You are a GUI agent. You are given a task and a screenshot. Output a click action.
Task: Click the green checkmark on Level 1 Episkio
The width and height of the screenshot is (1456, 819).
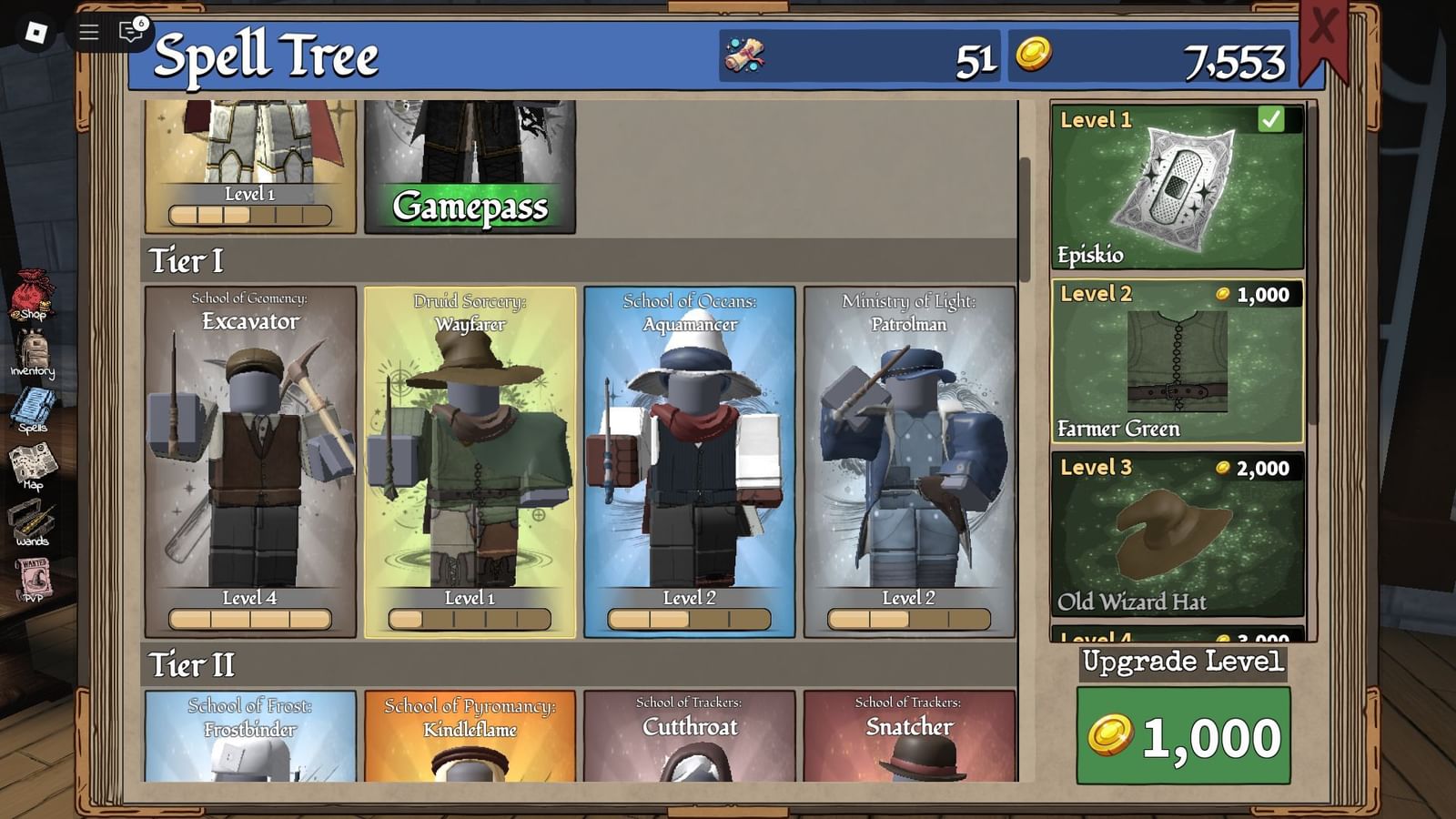coord(1272,117)
